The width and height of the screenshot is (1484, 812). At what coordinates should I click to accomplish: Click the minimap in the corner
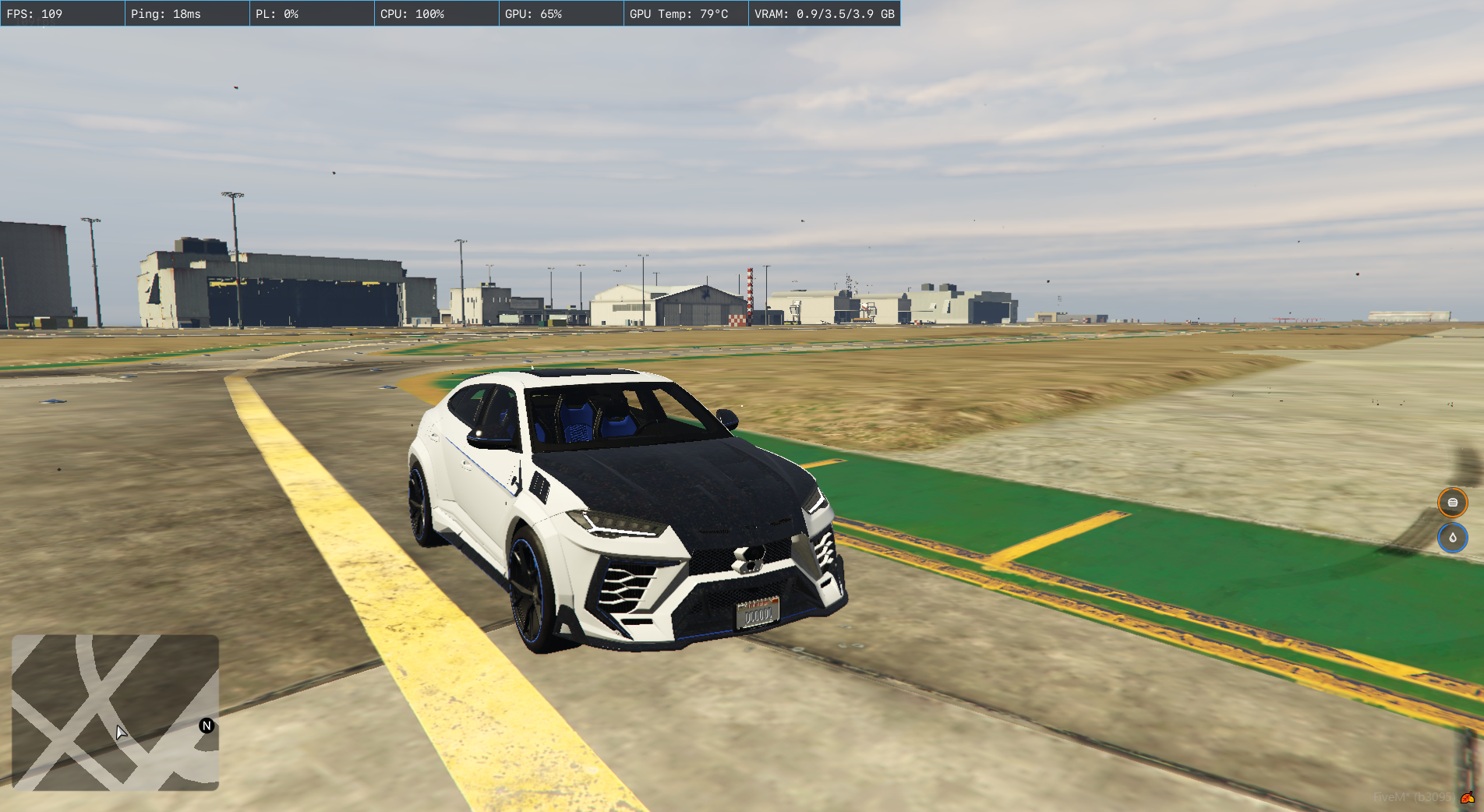pos(115,712)
